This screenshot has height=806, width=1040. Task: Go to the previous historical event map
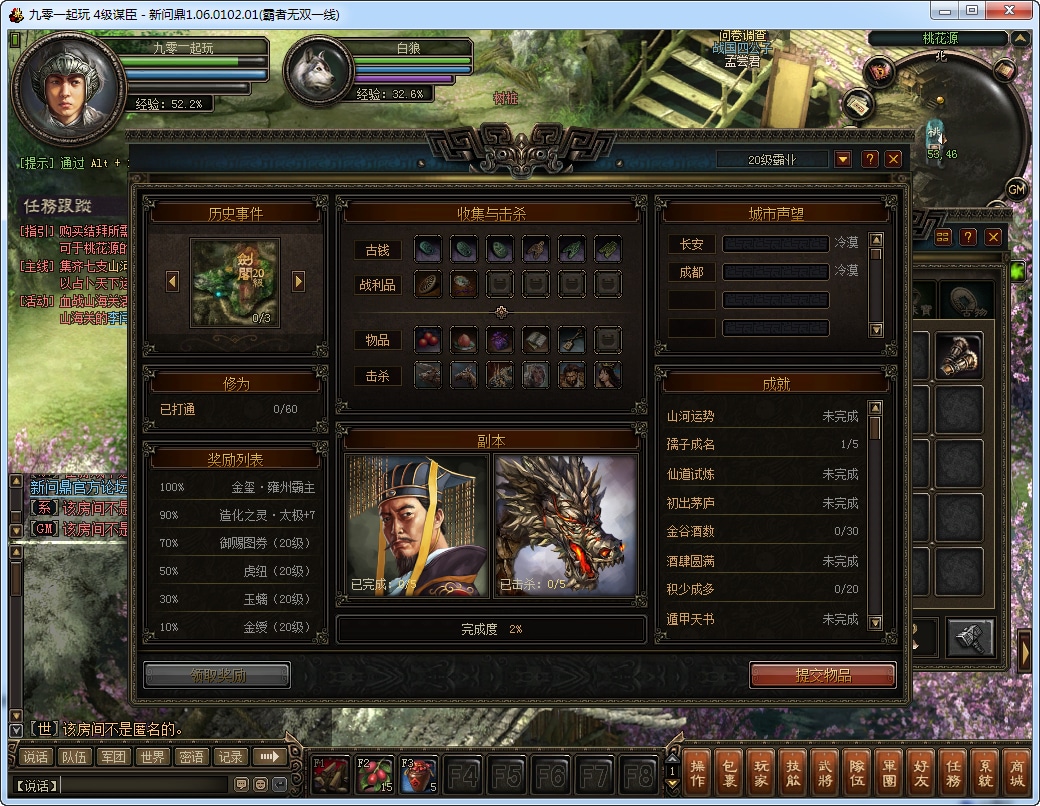[x=172, y=282]
